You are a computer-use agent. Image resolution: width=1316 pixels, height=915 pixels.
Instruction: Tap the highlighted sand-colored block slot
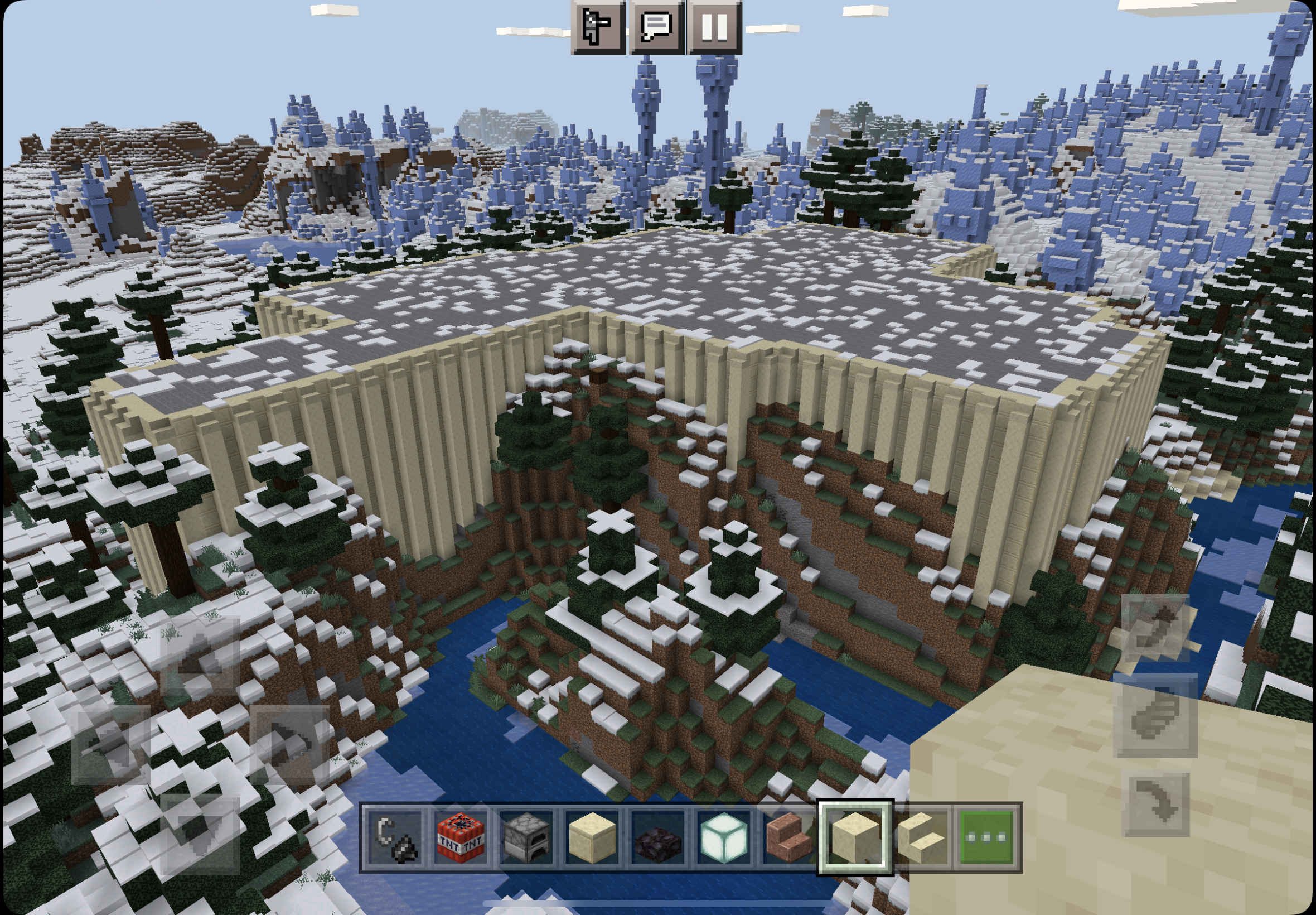tap(854, 837)
